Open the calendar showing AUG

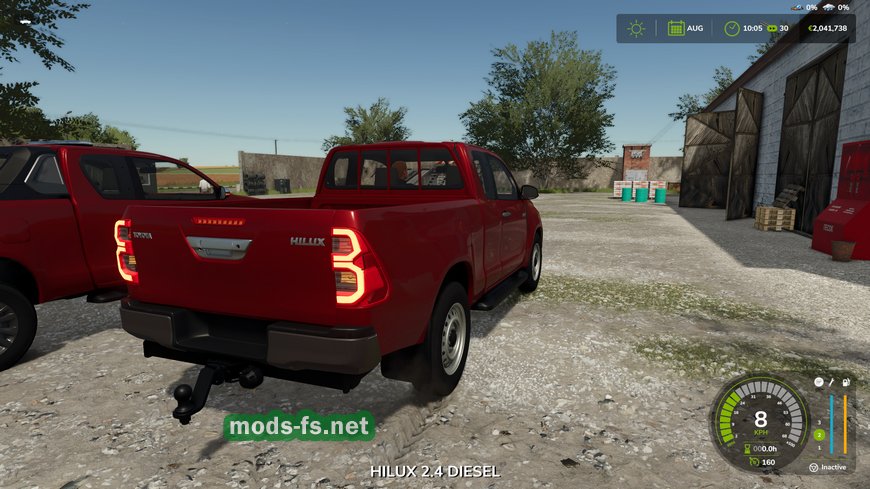tap(677, 28)
